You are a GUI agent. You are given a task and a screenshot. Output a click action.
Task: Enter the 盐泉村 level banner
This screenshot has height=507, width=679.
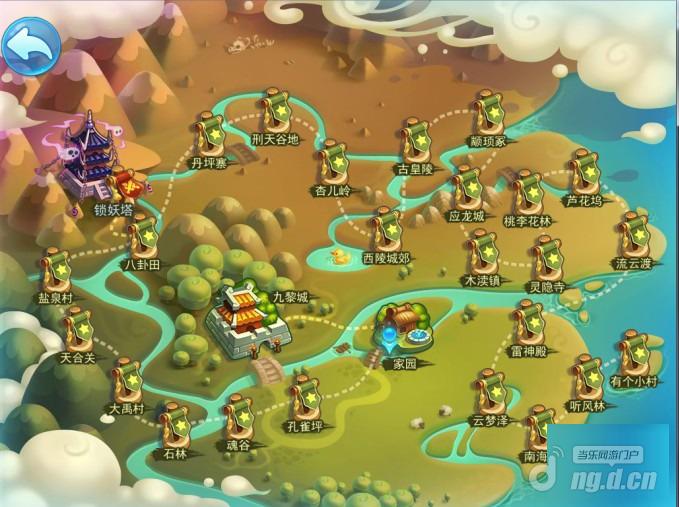pos(55,271)
